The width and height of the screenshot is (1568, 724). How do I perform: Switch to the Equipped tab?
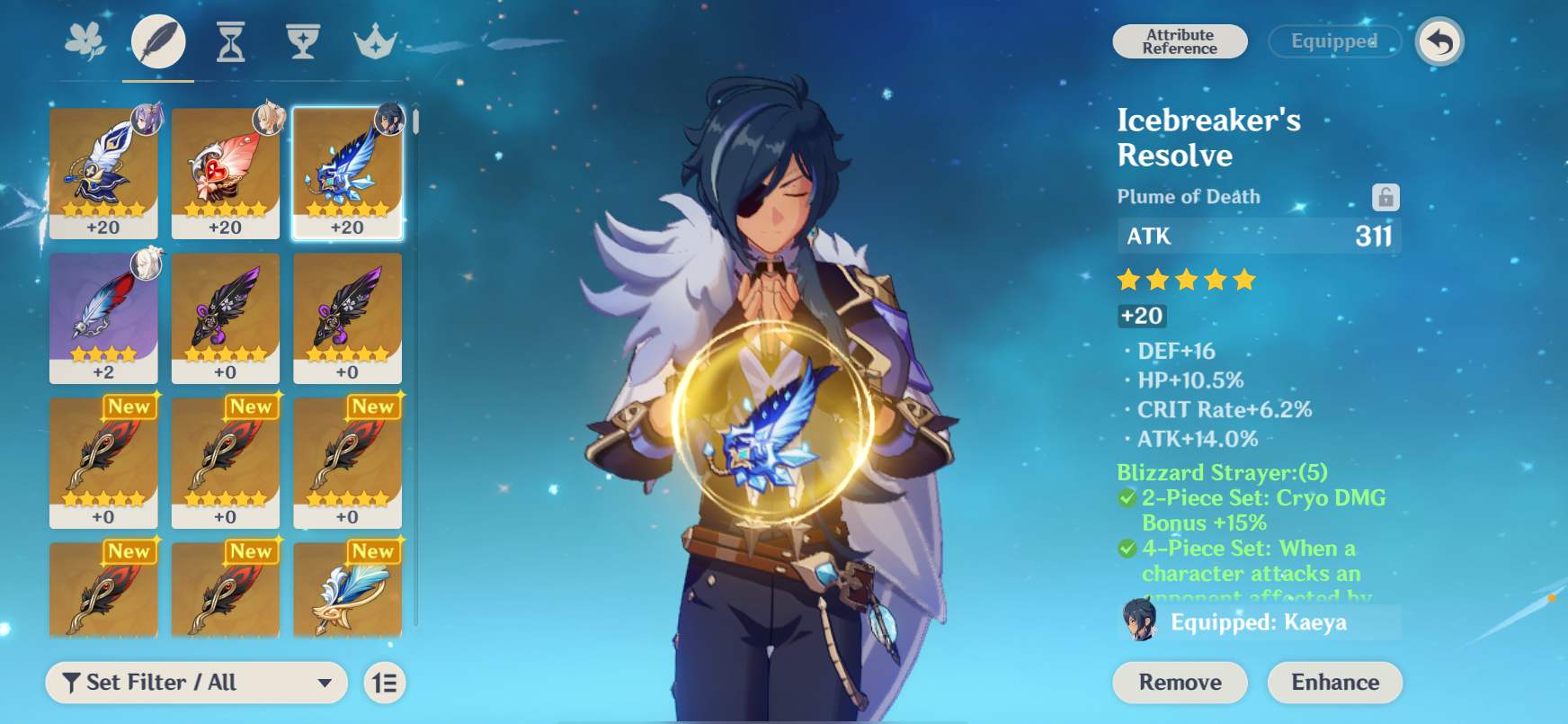(x=1334, y=41)
